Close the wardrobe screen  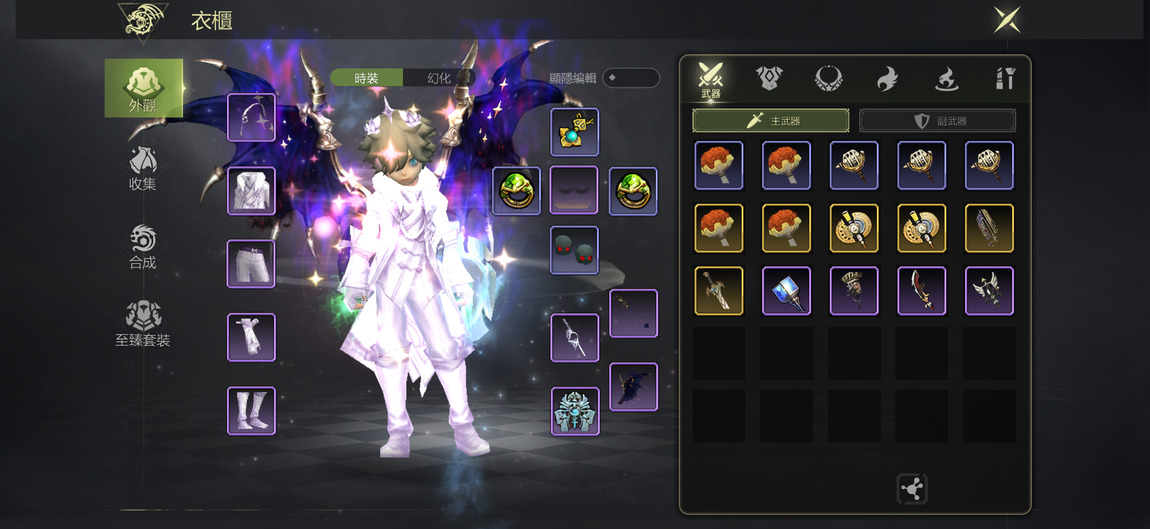(x=1006, y=19)
